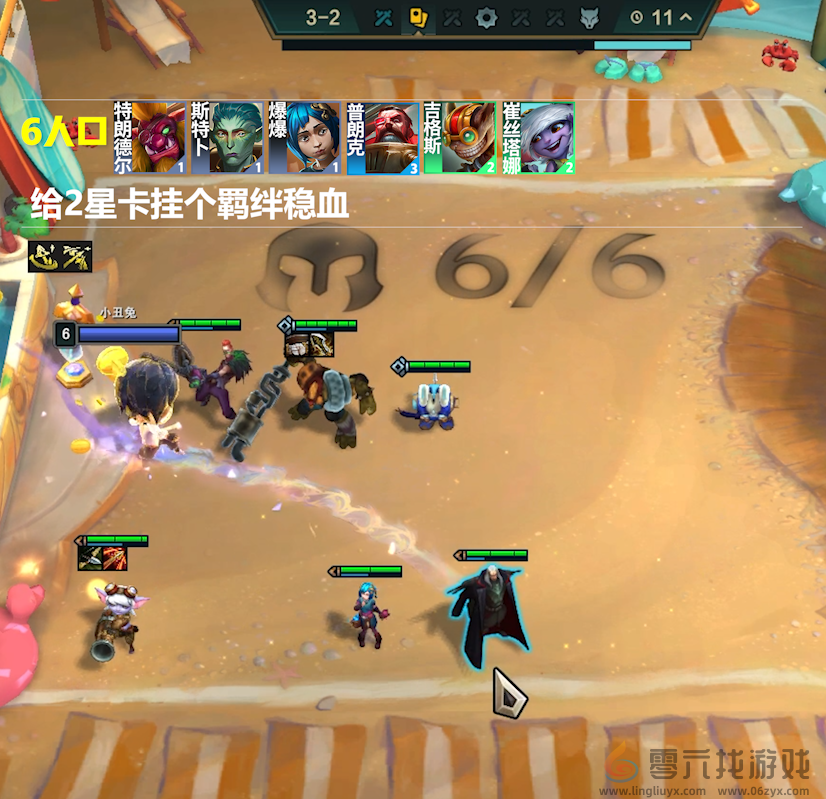Viewport: 826px width, 799px height.
Task: Click the gear icon in the stage tracker
Action: click(x=486, y=17)
